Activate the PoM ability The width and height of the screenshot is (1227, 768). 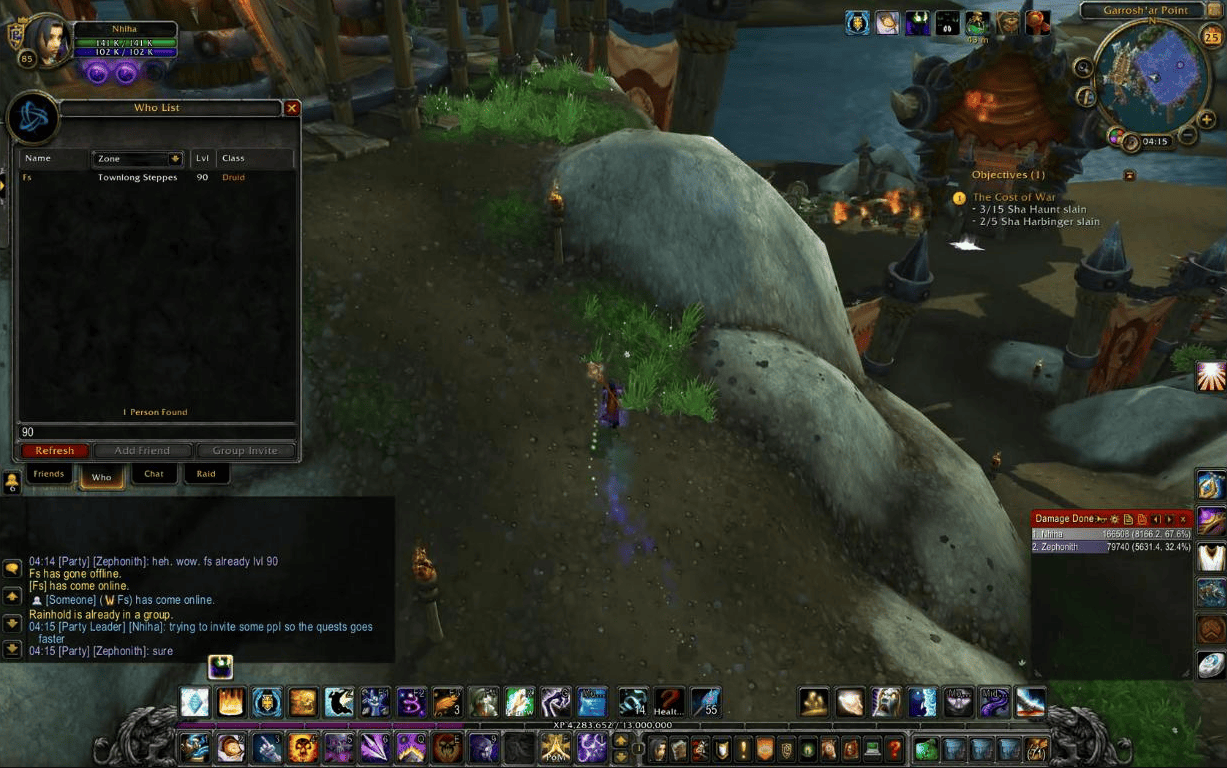click(555, 747)
